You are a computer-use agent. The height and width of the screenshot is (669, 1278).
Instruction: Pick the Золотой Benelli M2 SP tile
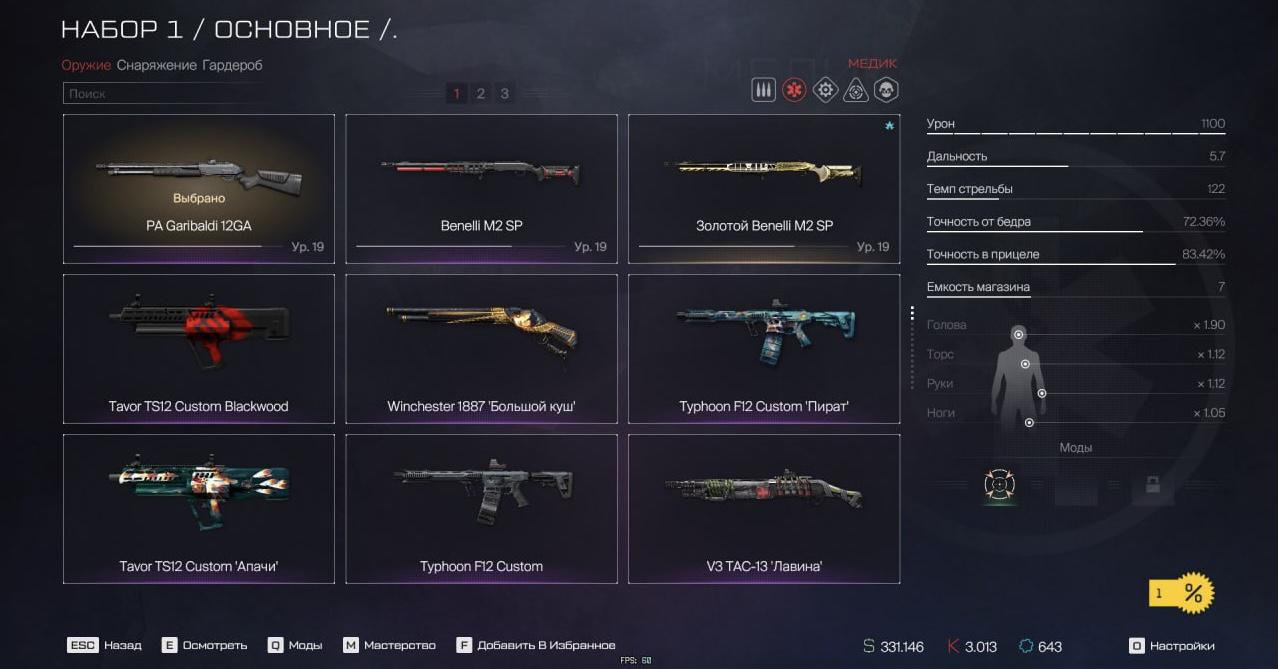[x=764, y=188]
